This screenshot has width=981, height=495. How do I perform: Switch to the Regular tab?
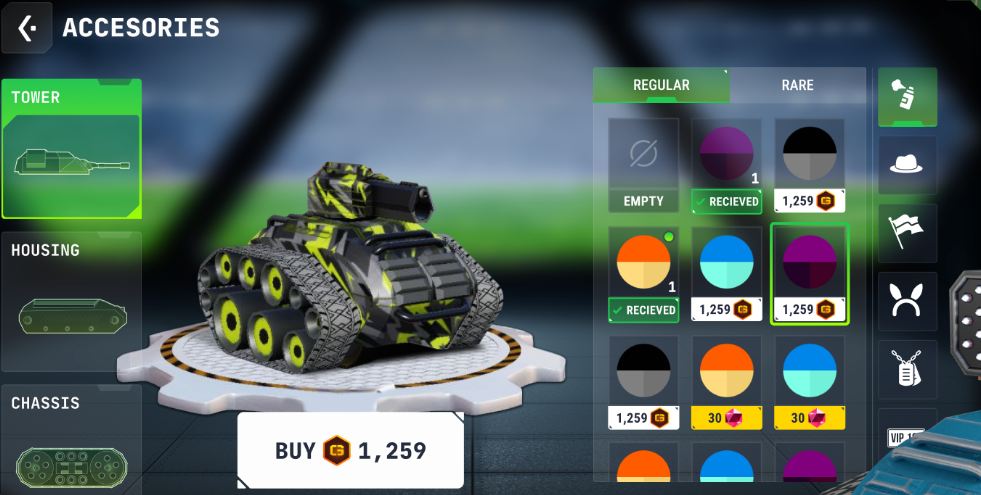[x=661, y=85]
